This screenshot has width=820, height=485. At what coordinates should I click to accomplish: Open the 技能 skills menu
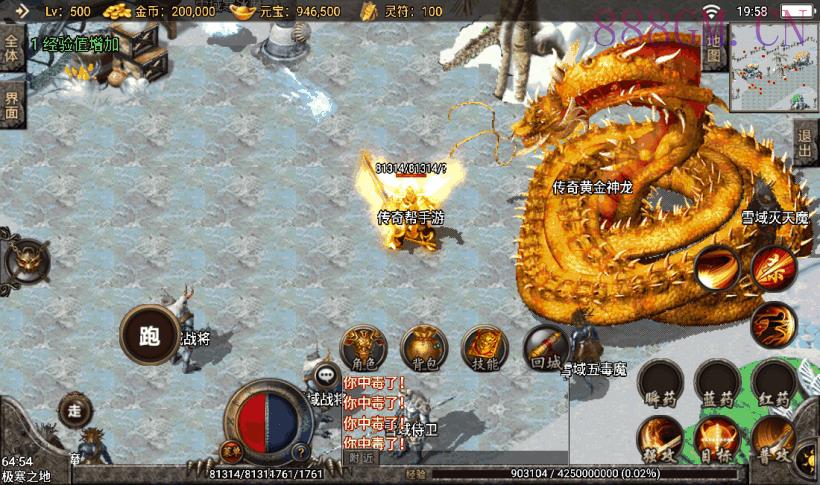click(x=484, y=349)
